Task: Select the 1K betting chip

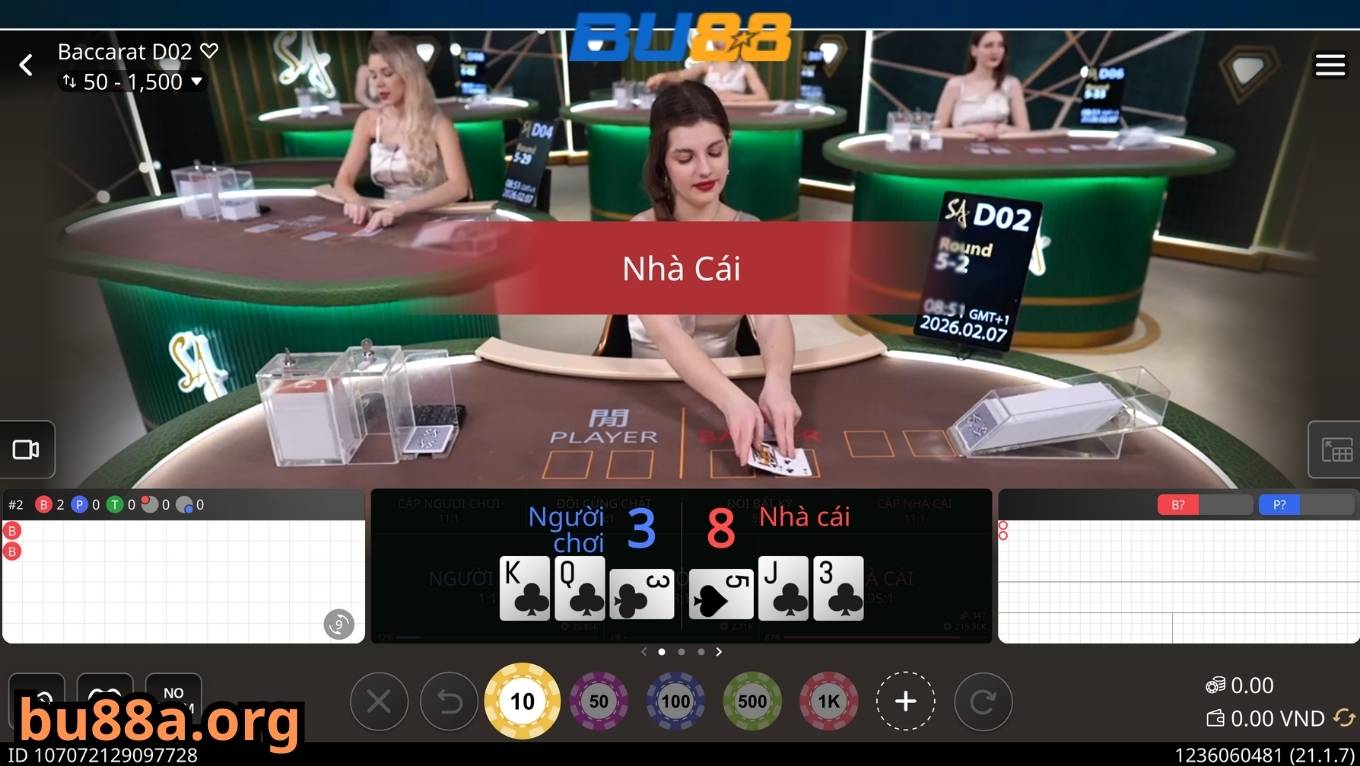Action: coord(828,701)
